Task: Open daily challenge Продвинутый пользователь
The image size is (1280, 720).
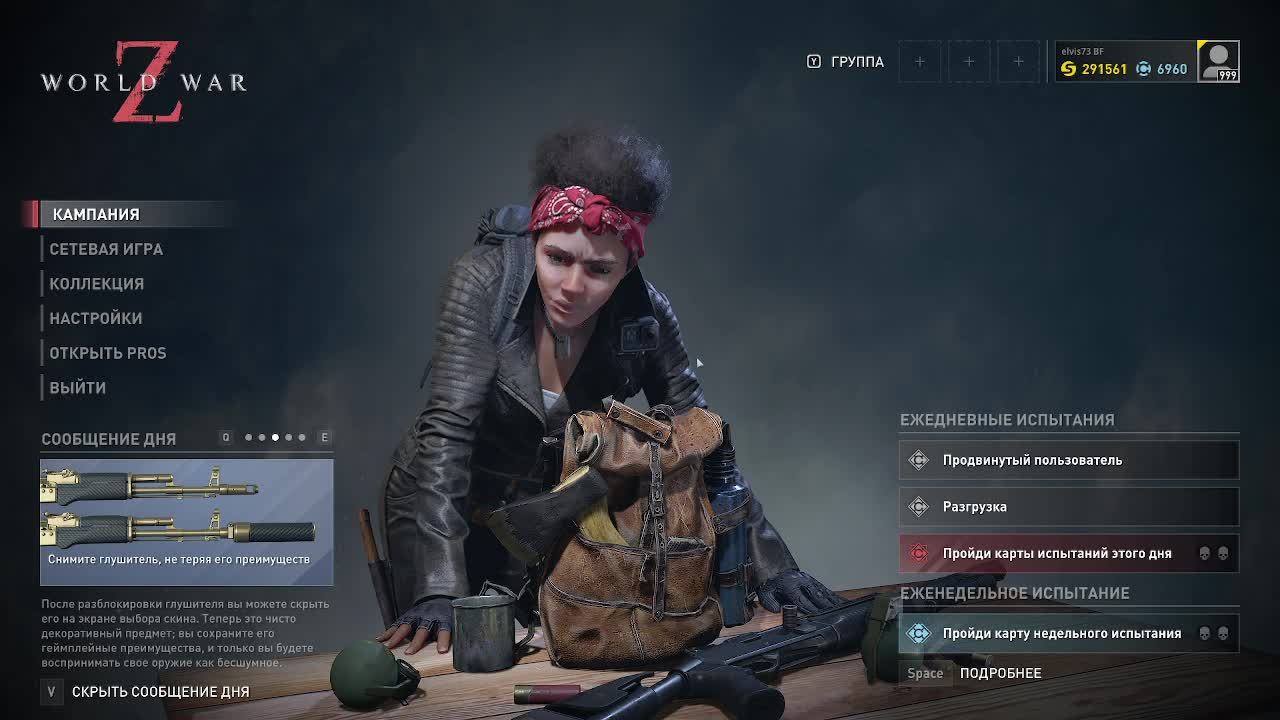Action: point(1068,460)
